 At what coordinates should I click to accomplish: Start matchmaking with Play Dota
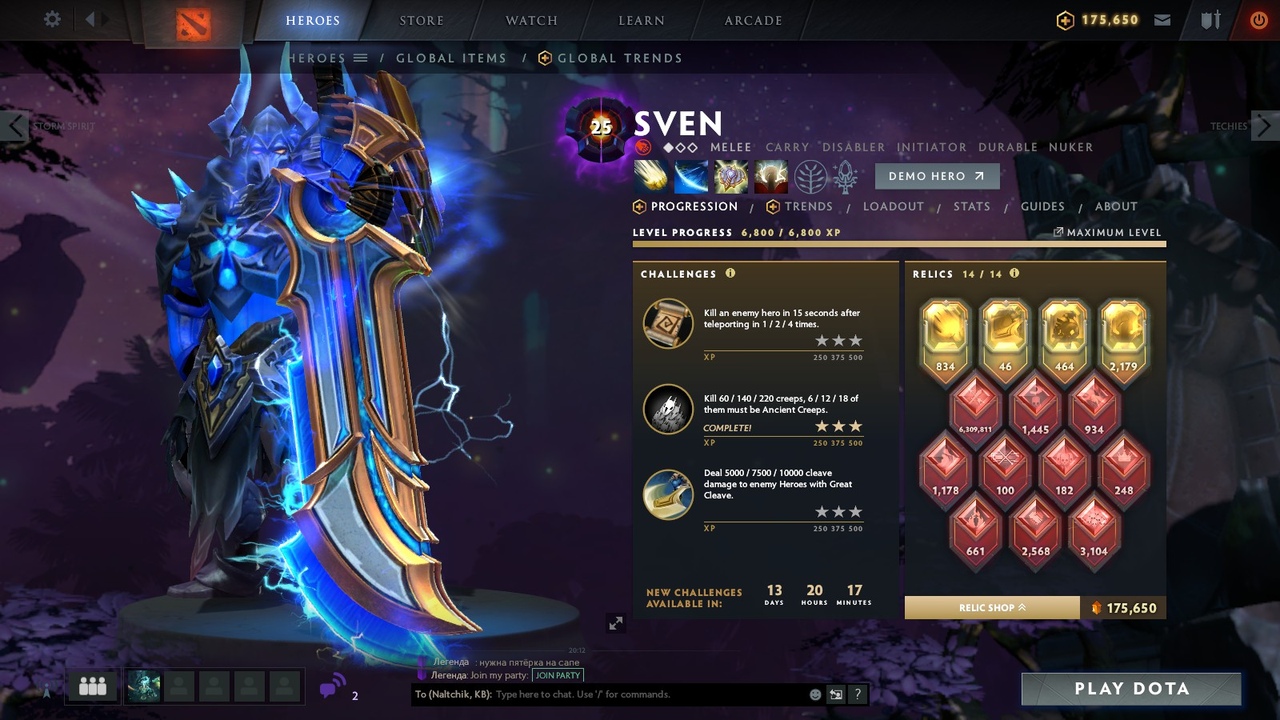tap(1131, 689)
